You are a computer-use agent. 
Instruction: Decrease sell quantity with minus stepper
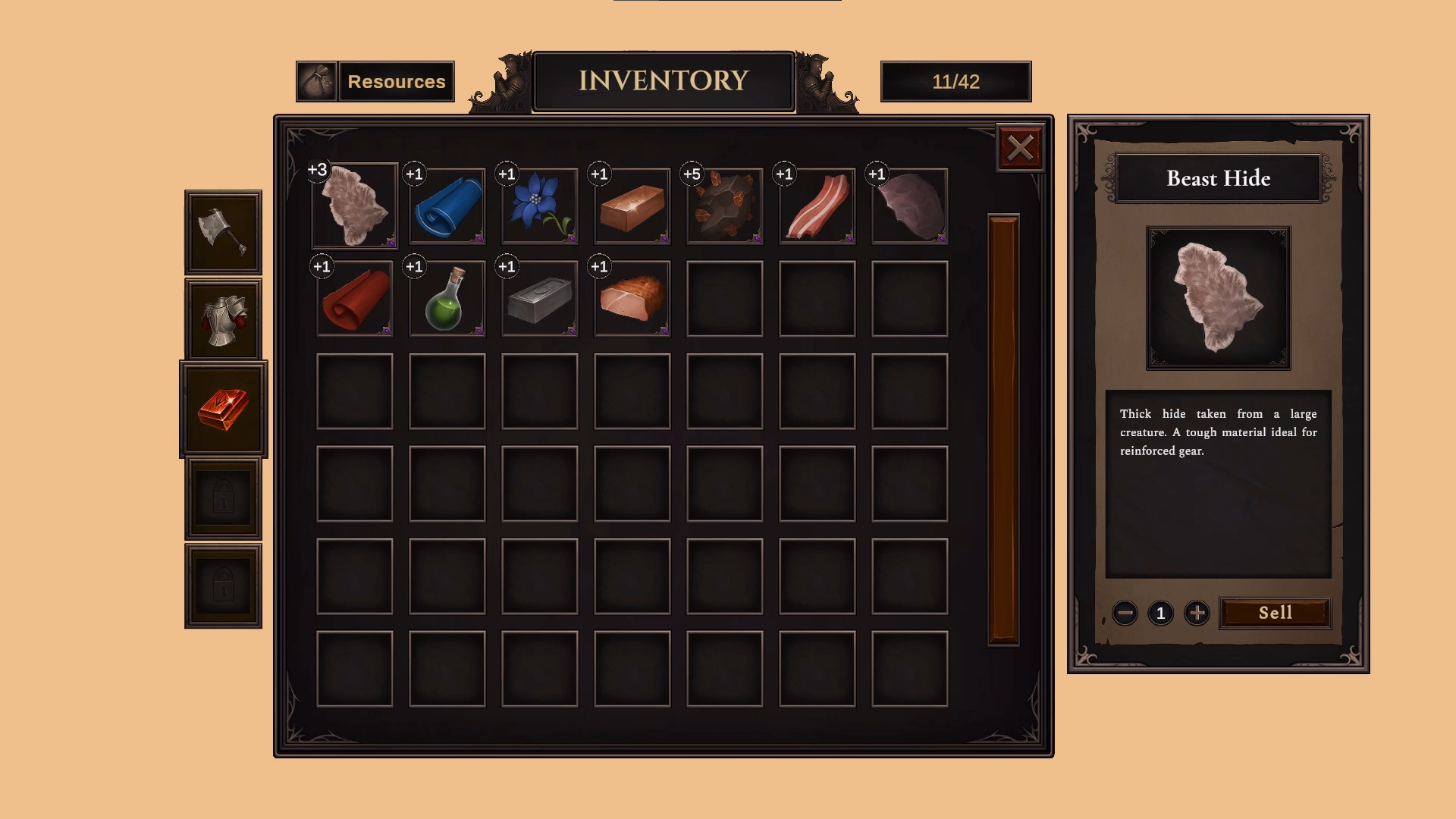(x=1123, y=613)
